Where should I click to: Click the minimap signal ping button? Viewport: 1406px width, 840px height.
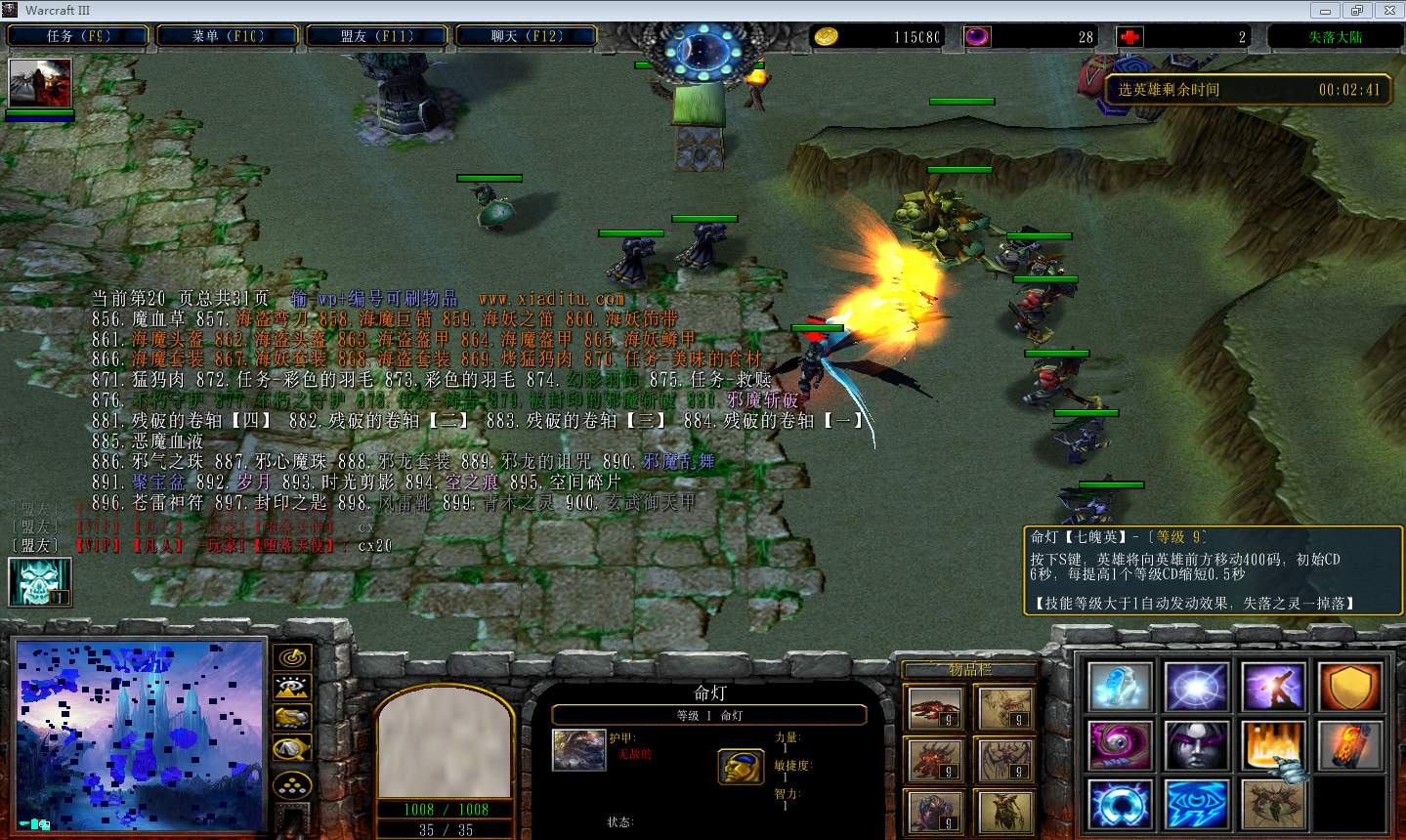pos(291,657)
